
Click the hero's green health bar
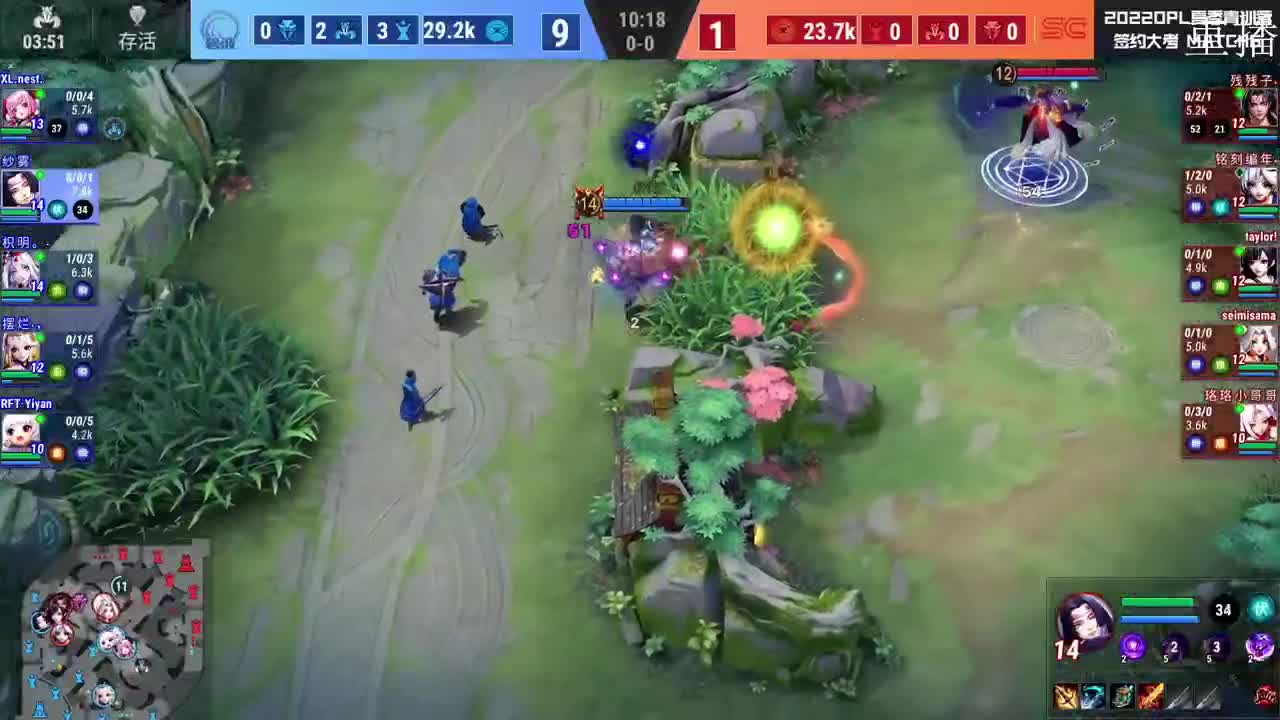click(1157, 601)
